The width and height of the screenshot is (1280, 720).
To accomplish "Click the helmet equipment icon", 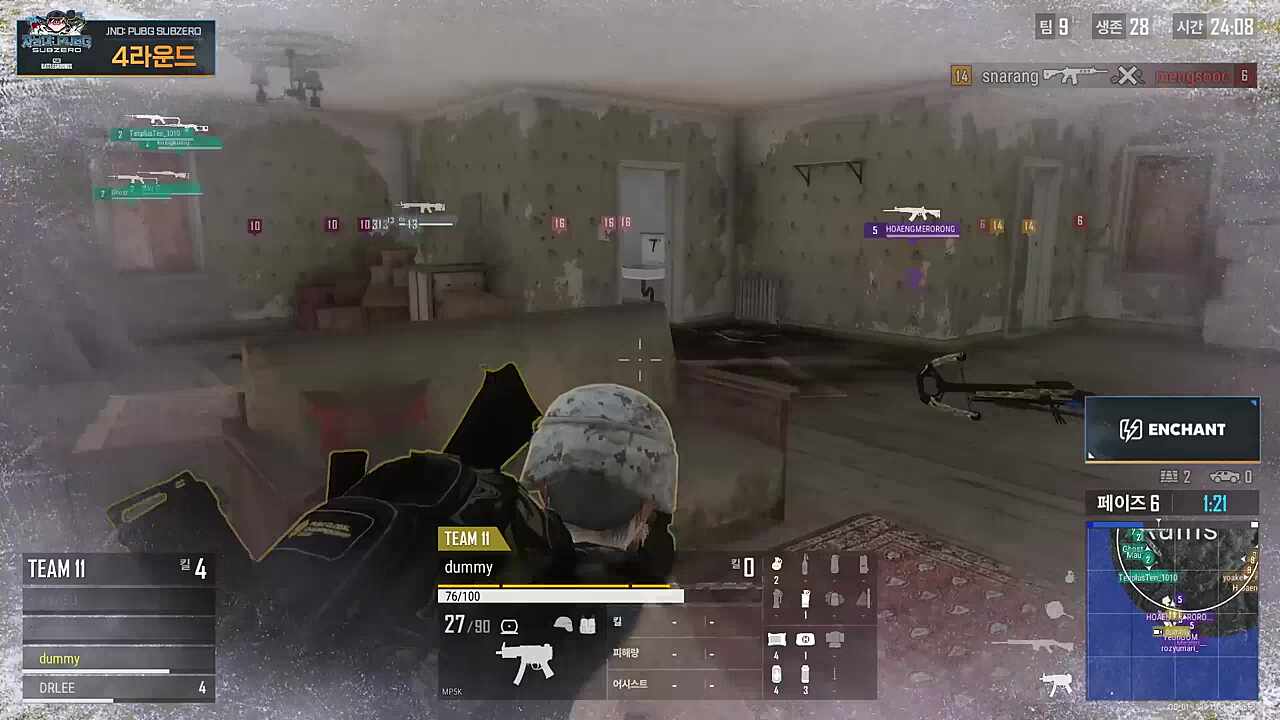I will pyautogui.click(x=563, y=625).
